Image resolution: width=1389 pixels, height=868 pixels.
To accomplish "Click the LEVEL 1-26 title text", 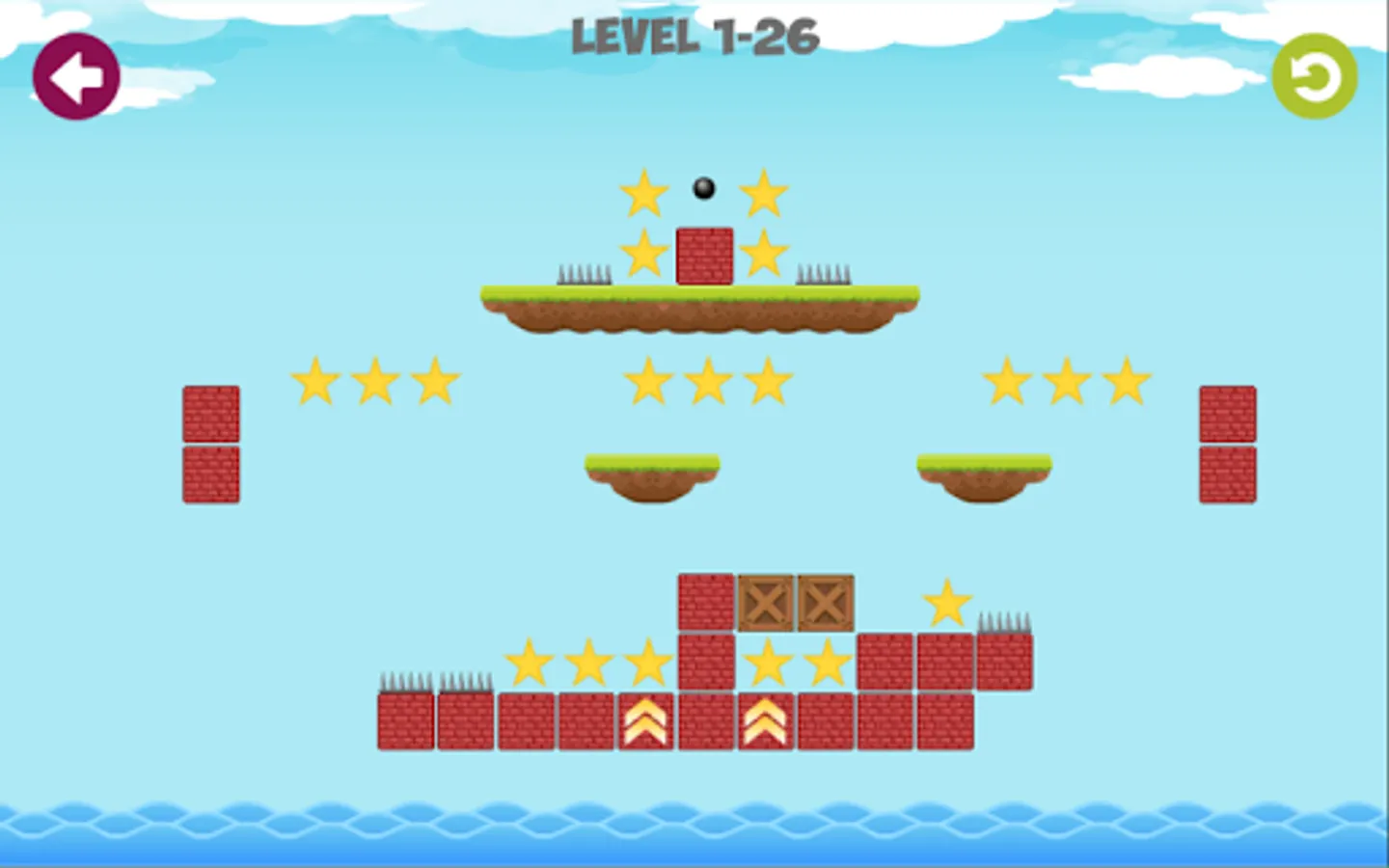I will click(x=694, y=39).
